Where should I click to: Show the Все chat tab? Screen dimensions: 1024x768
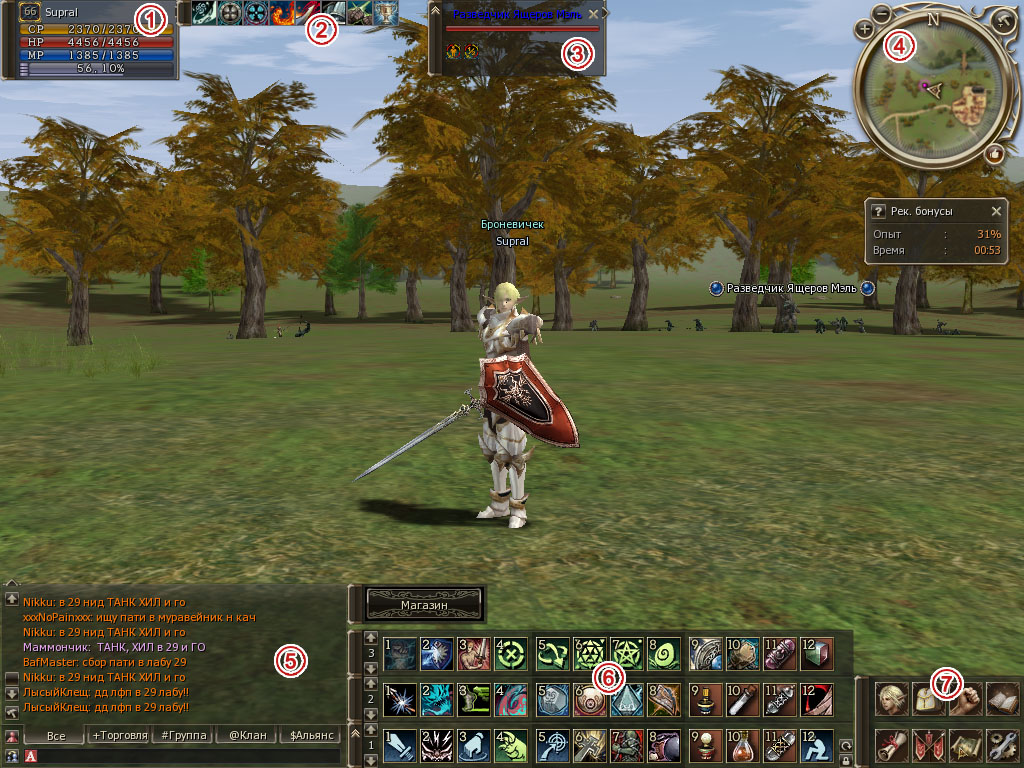click(x=56, y=735)
